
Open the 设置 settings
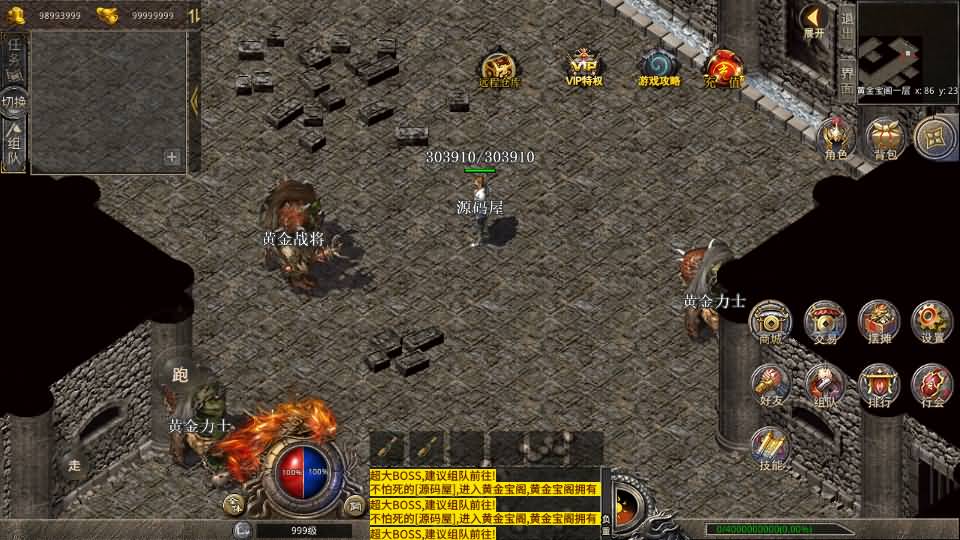(932, 322)
